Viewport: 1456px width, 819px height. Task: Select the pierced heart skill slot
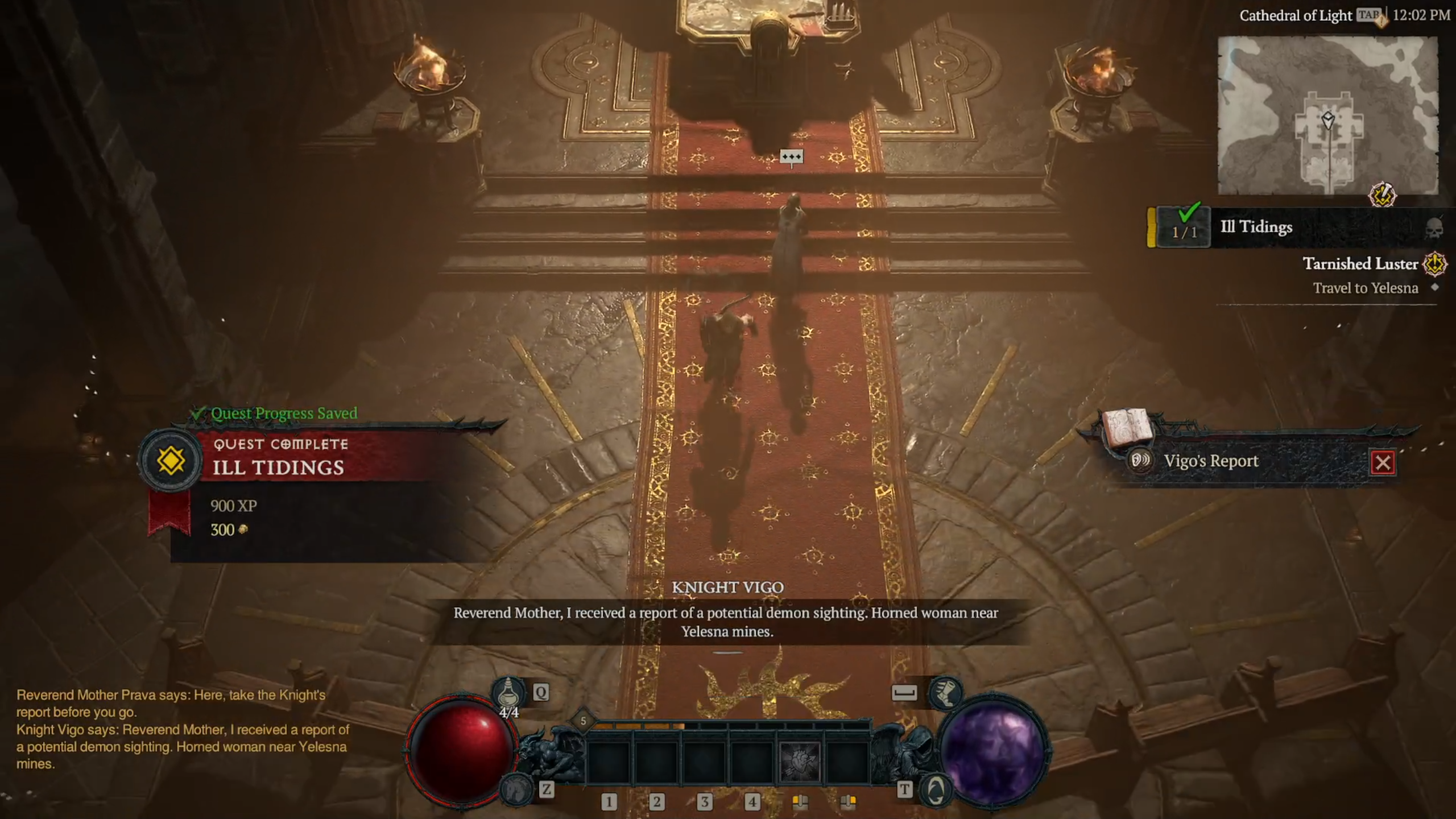[x=800, y=762]
